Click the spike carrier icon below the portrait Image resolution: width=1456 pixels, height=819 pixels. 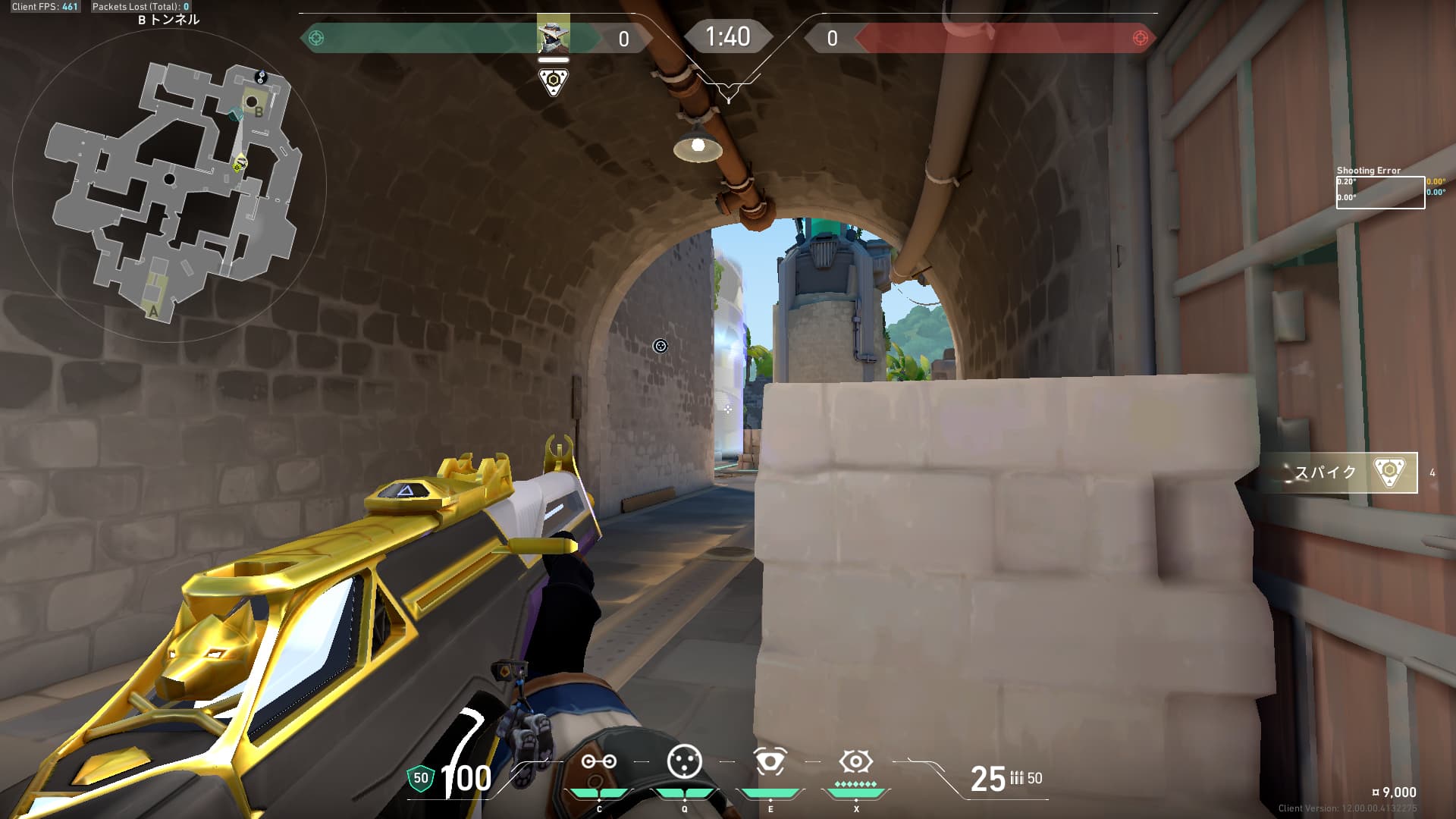pyautogui.click(x=554, y=81)
